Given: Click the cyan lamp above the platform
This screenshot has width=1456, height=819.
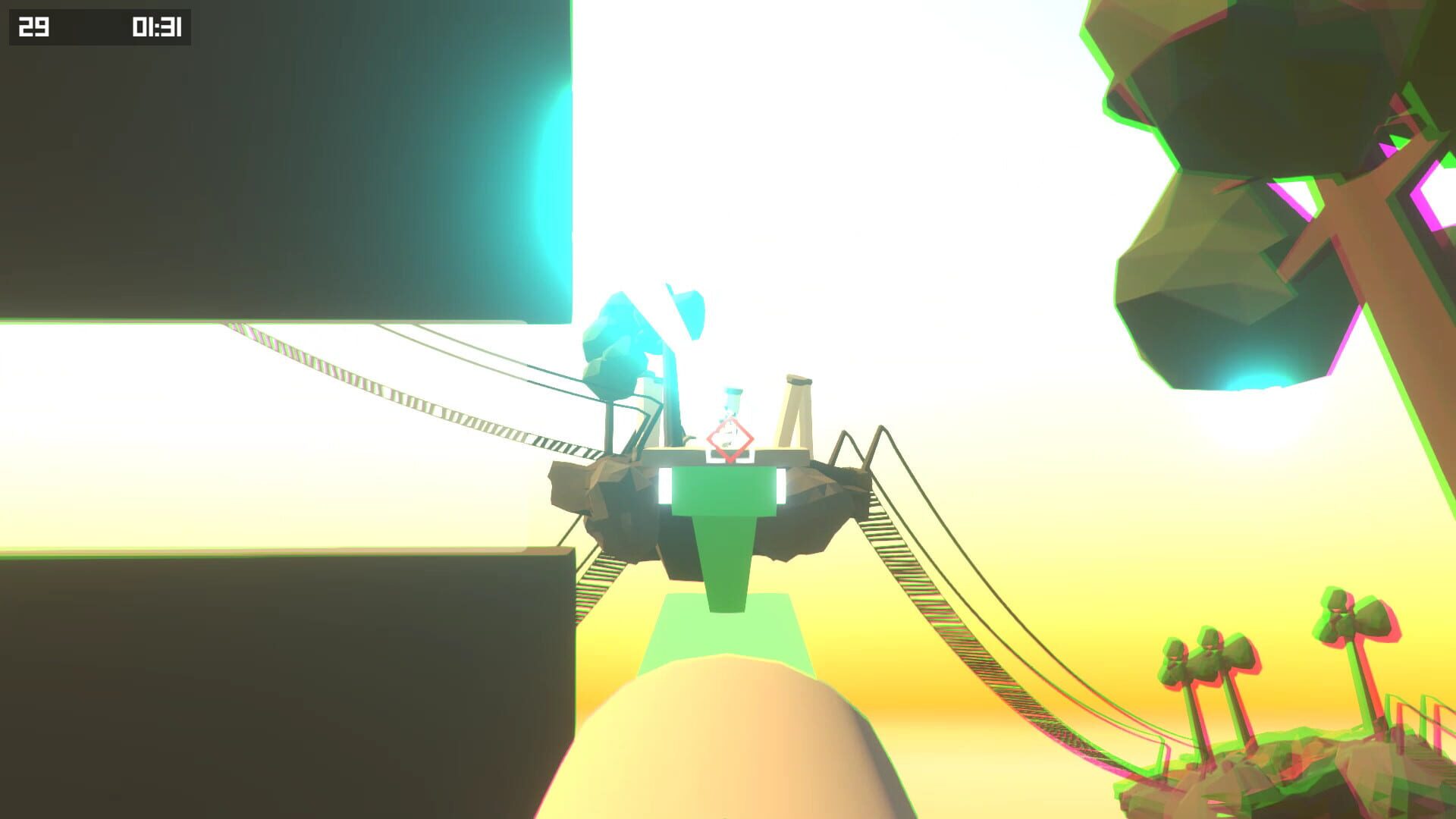Looking at the screenshot, I should tap(686, 311).
